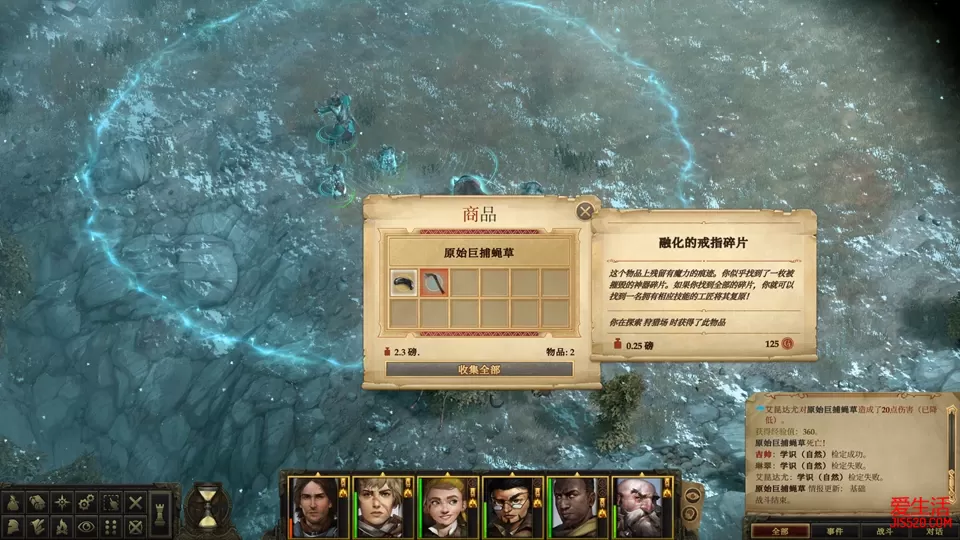Switch combat log to 全部 tab
Viewport: 960px width, 540px height.
point(779,531)
